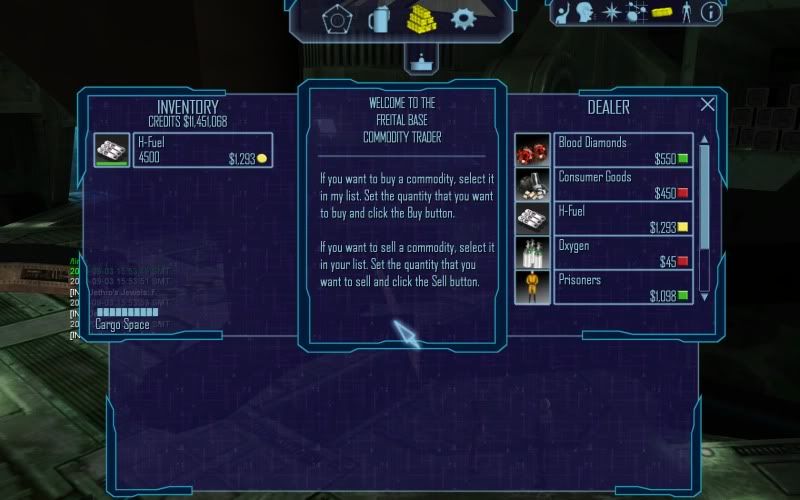Close the commodity trader window
The width and height of the screenshot is (800, 500).
tap(708, 104)
